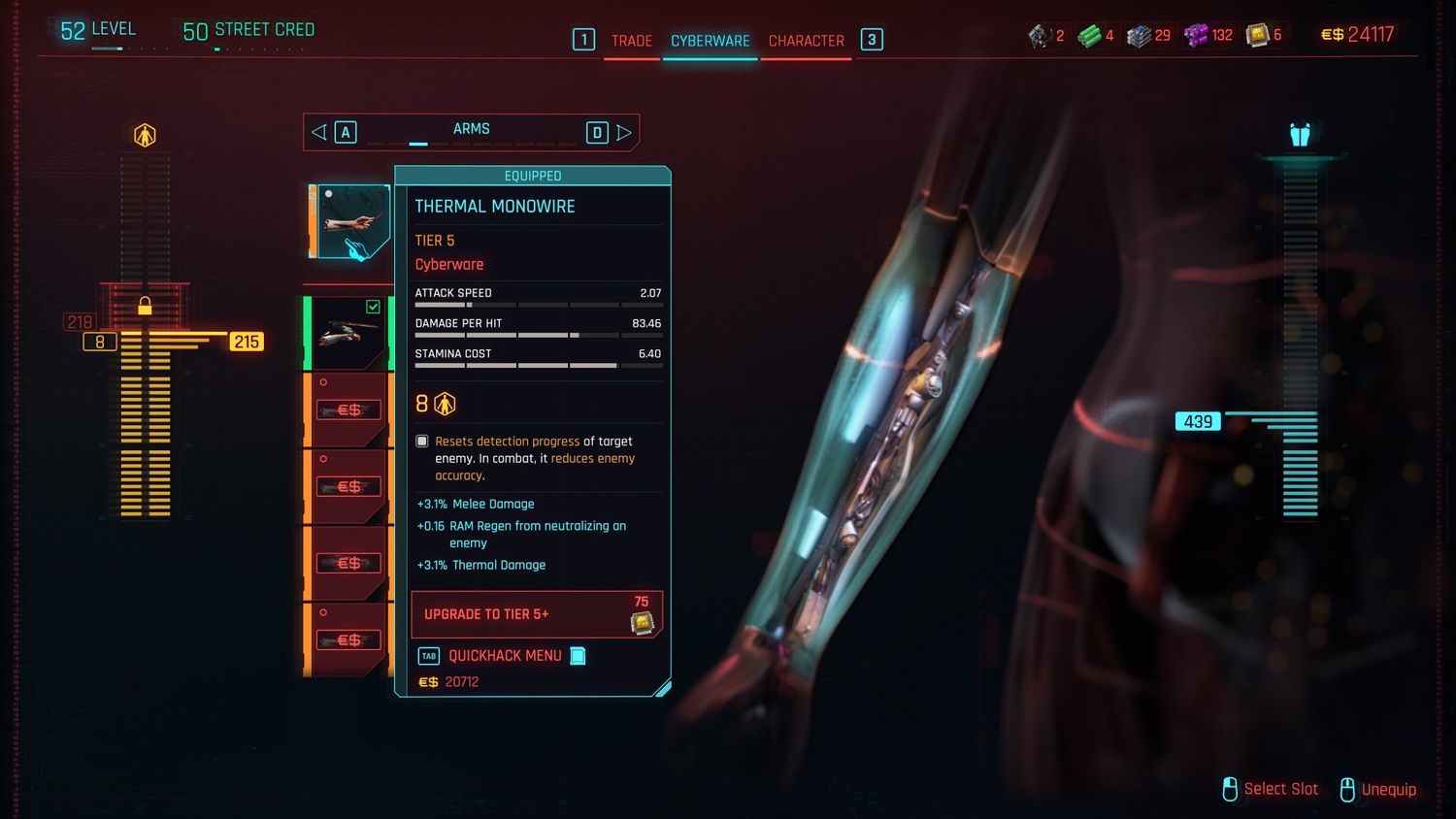Go to next cyberware body section arrow
This screenshot has height=819, width=1456.
(624, 132)
